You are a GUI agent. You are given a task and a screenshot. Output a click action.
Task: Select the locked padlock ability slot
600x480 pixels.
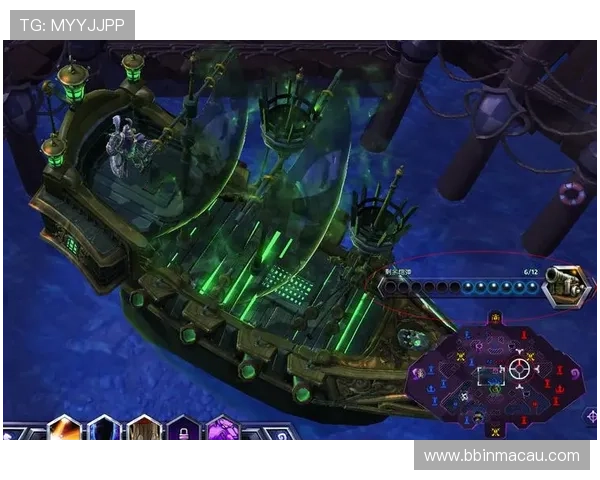183,431
